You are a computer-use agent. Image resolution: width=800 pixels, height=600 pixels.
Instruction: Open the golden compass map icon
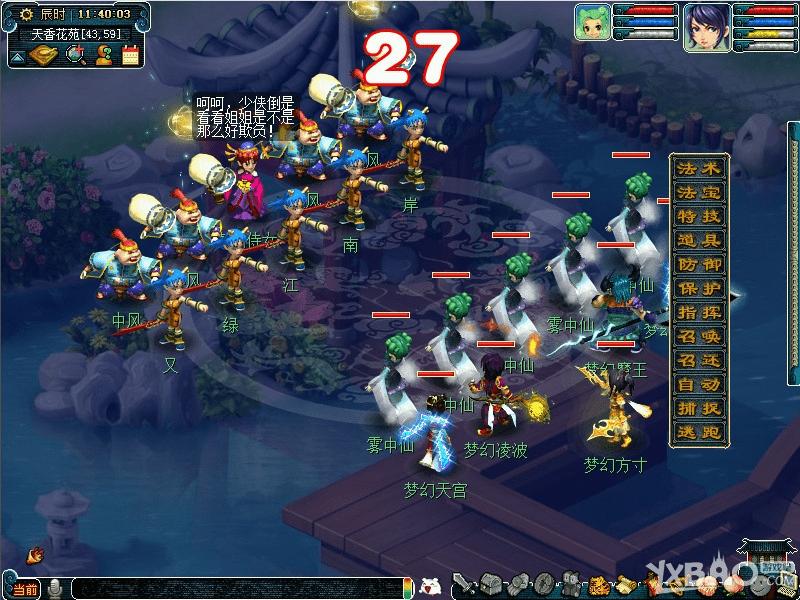[x=46, y=55]
